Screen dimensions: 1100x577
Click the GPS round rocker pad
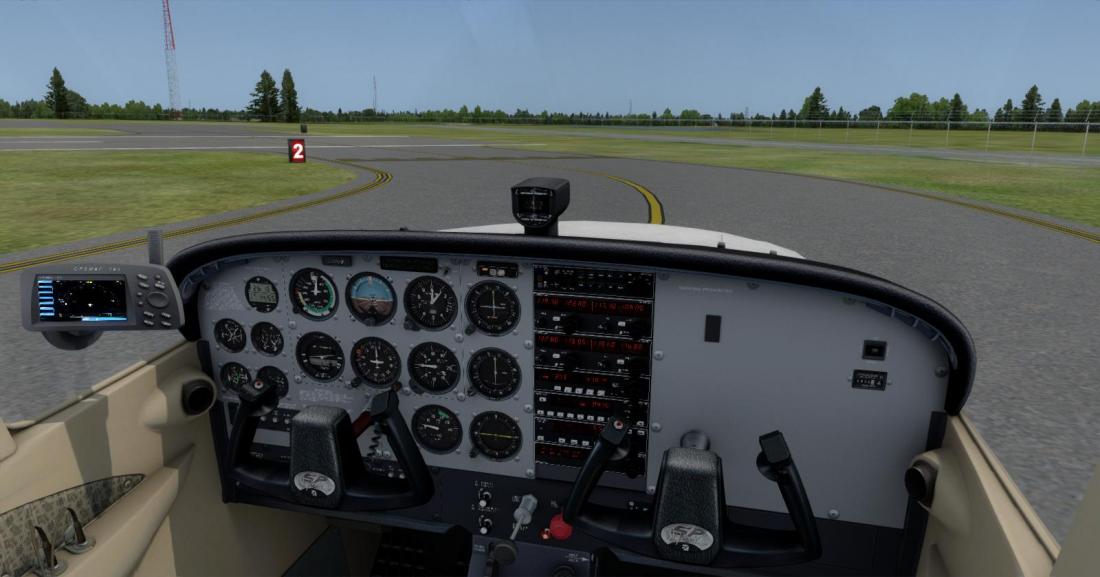tap(157, 298)
